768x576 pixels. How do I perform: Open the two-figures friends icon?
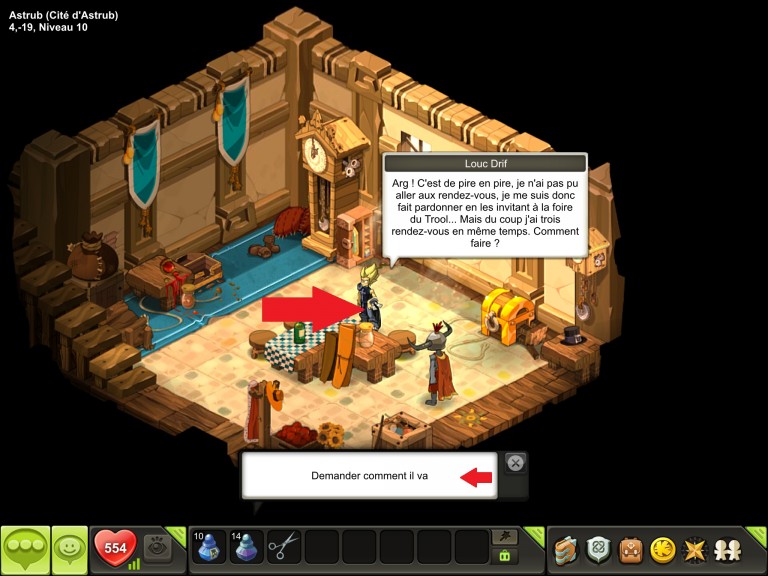tap(727, 549)
